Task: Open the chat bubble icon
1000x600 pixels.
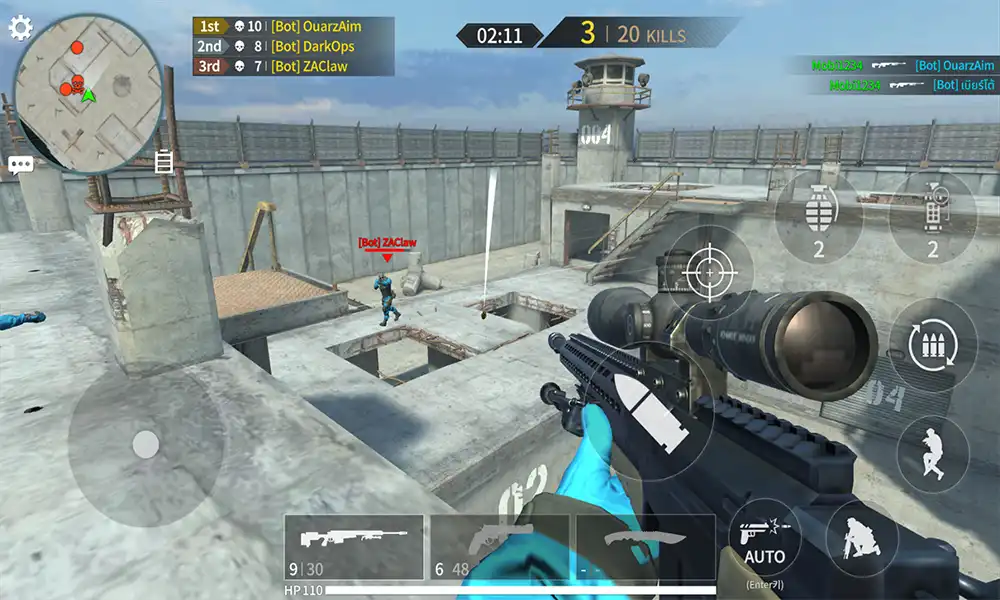Action: (21, 165)
